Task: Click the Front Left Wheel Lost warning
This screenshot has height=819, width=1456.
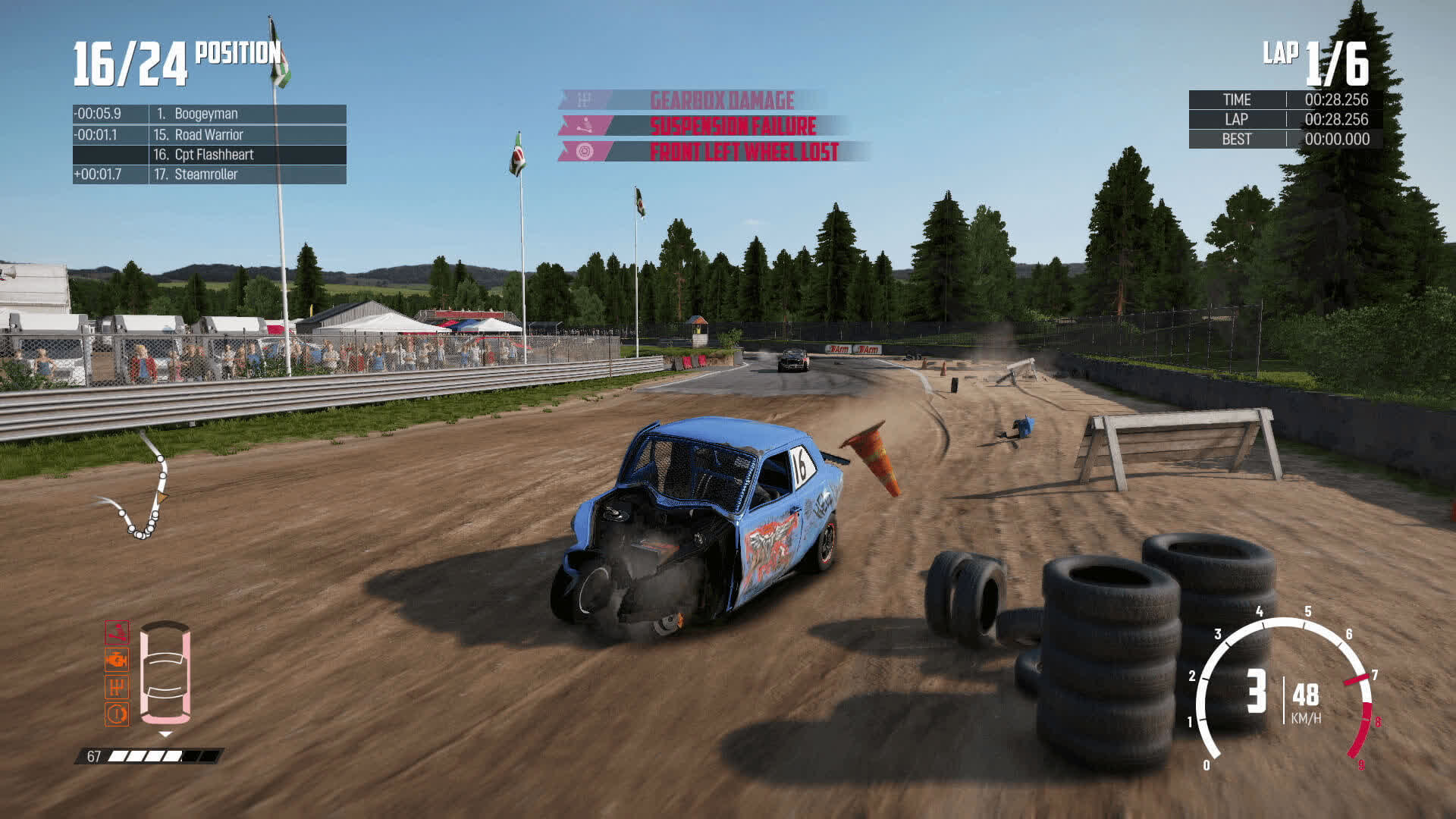Action: tap(743, 152)
